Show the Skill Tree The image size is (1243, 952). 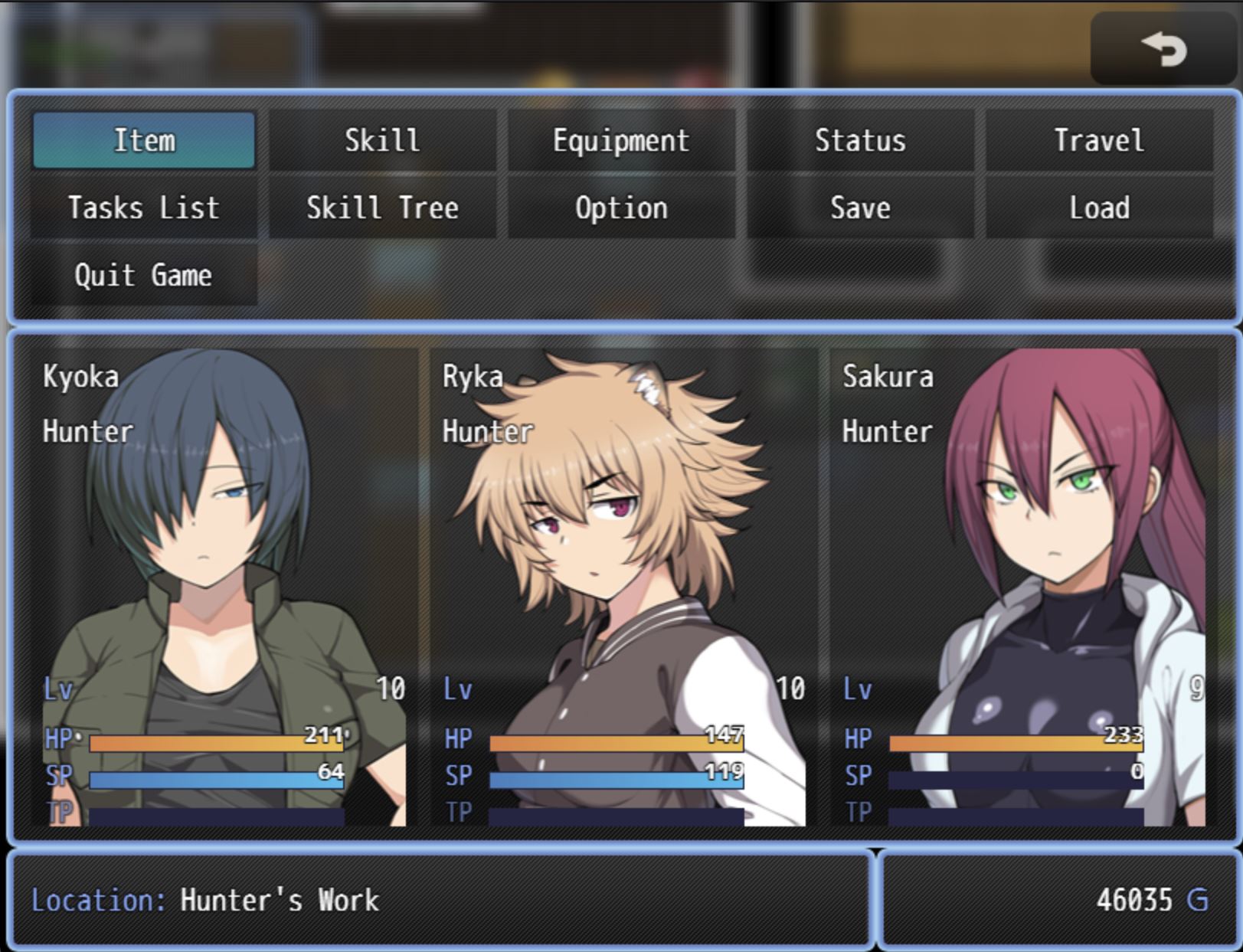382,208
